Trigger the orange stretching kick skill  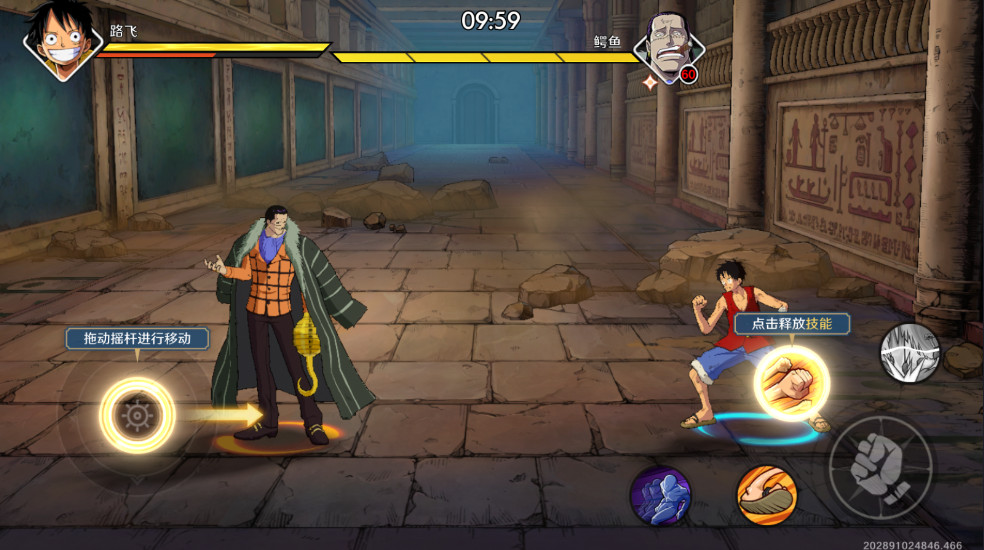click(x=766, y=495)
